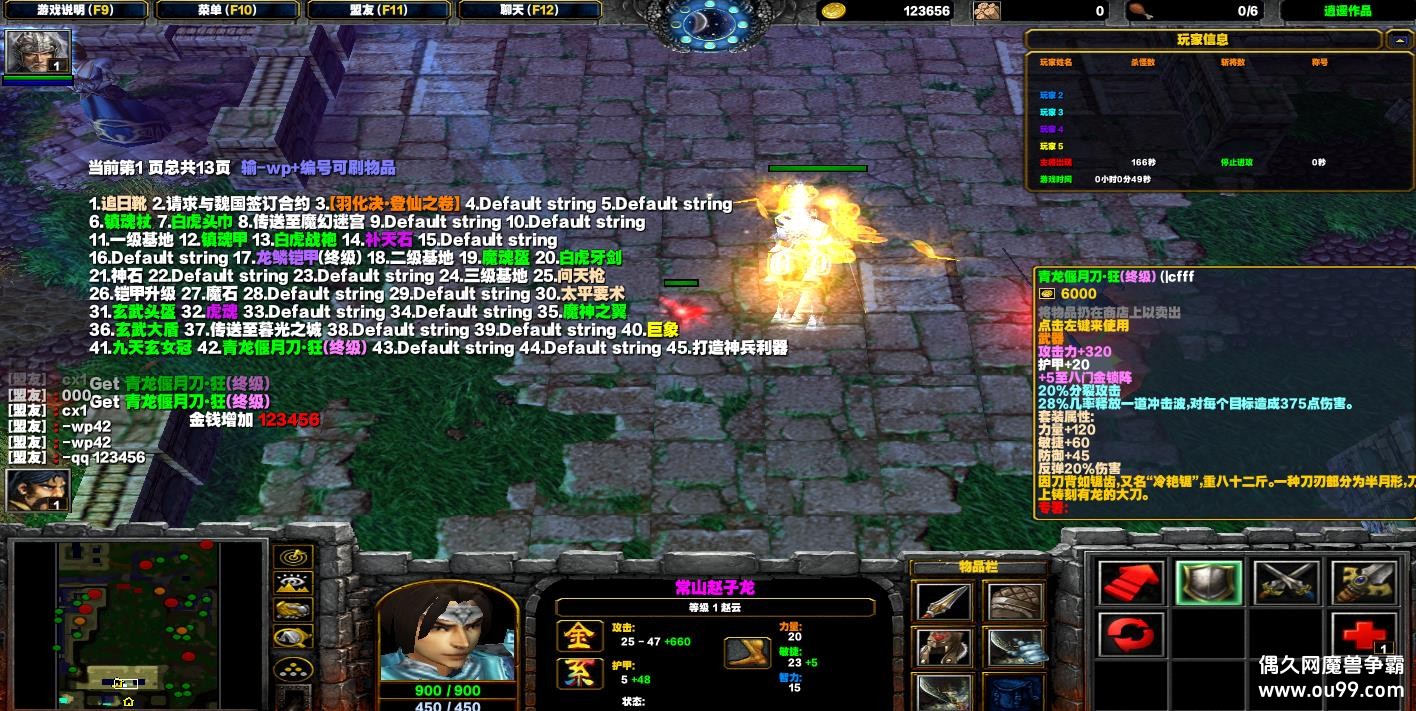1416x711 pixels.
Task: Select the spear item in inventory
Action: point(942,602)
